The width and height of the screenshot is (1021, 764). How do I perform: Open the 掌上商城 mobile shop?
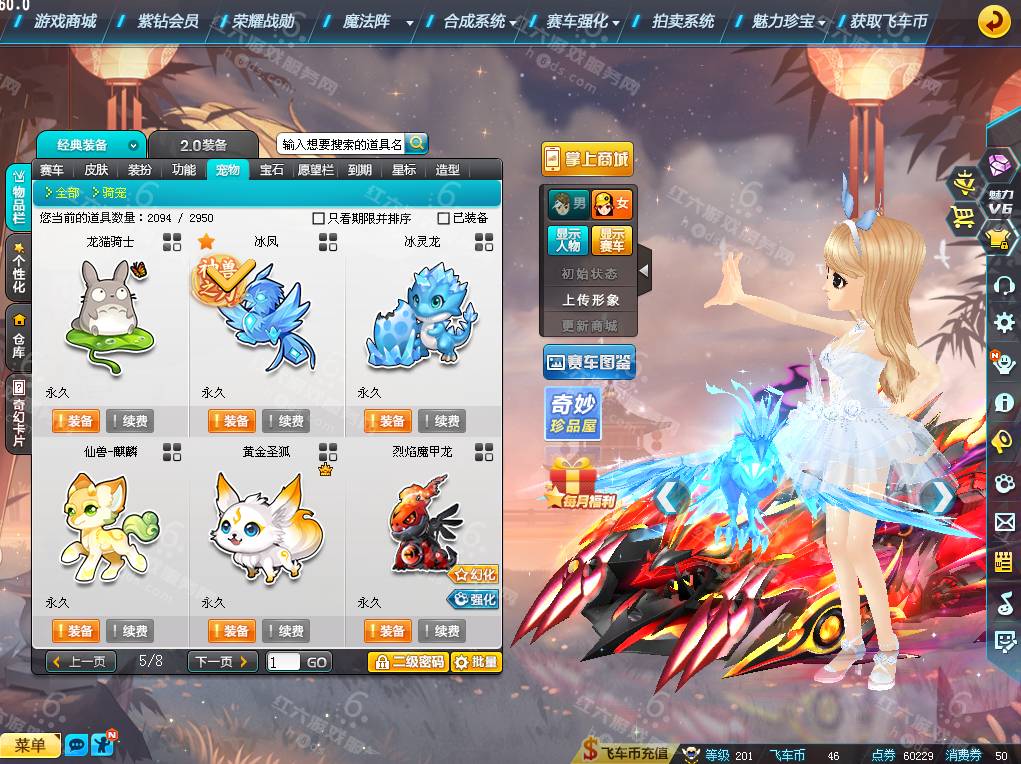(588, 158)
